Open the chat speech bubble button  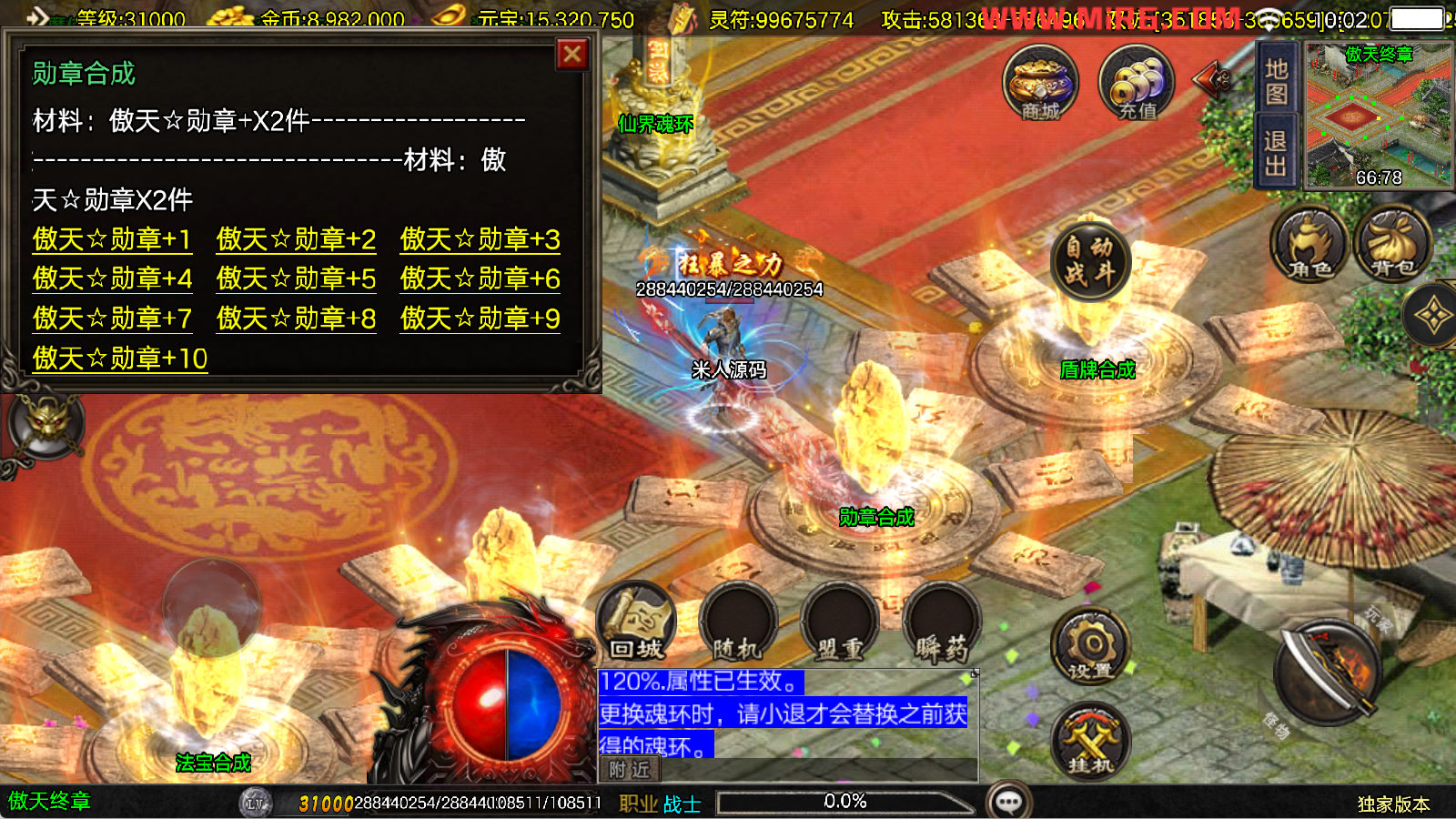(1008, 802)
